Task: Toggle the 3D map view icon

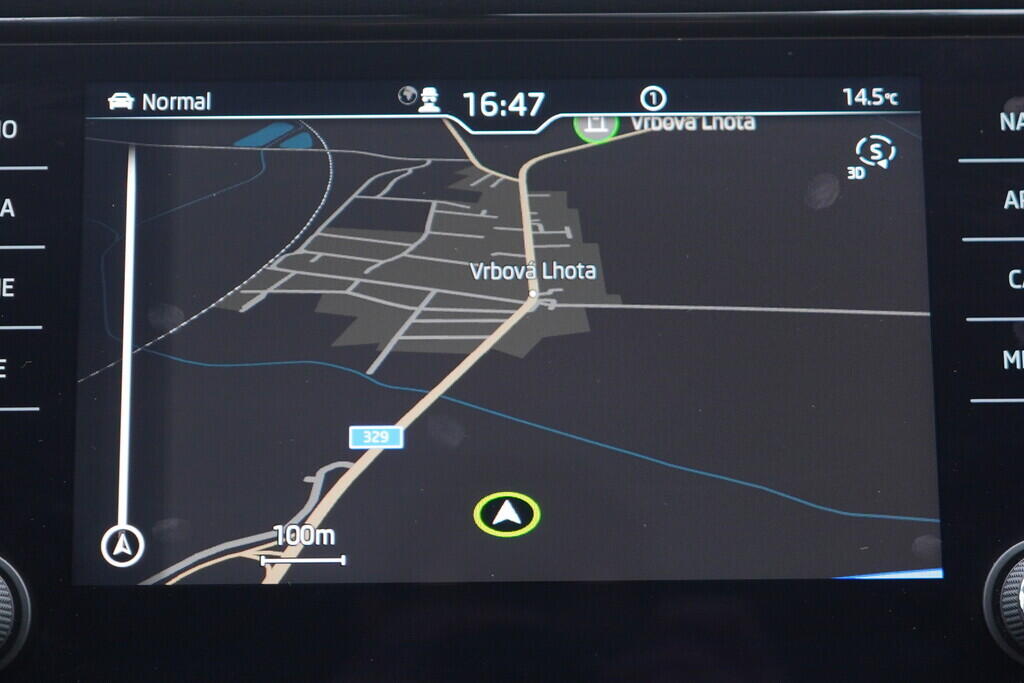Action: 874,155
